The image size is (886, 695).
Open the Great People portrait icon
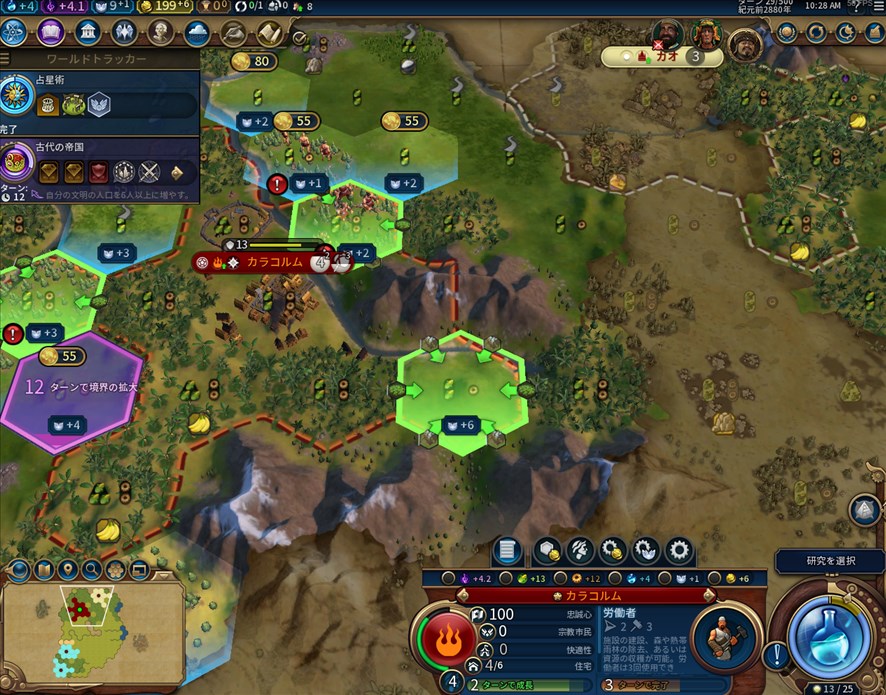(x=161, y=32)
